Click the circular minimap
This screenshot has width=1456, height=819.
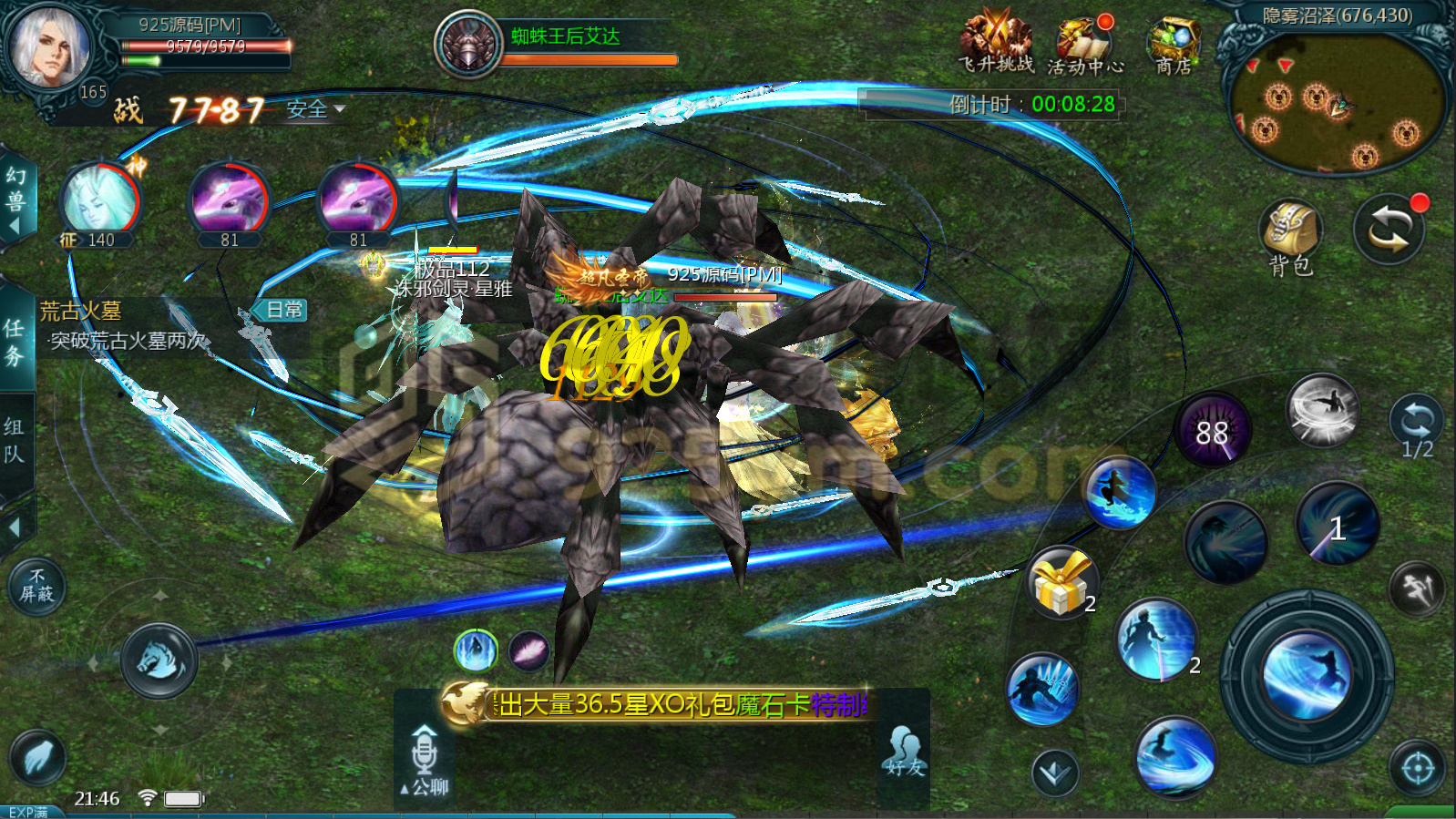pos(1337,101)
